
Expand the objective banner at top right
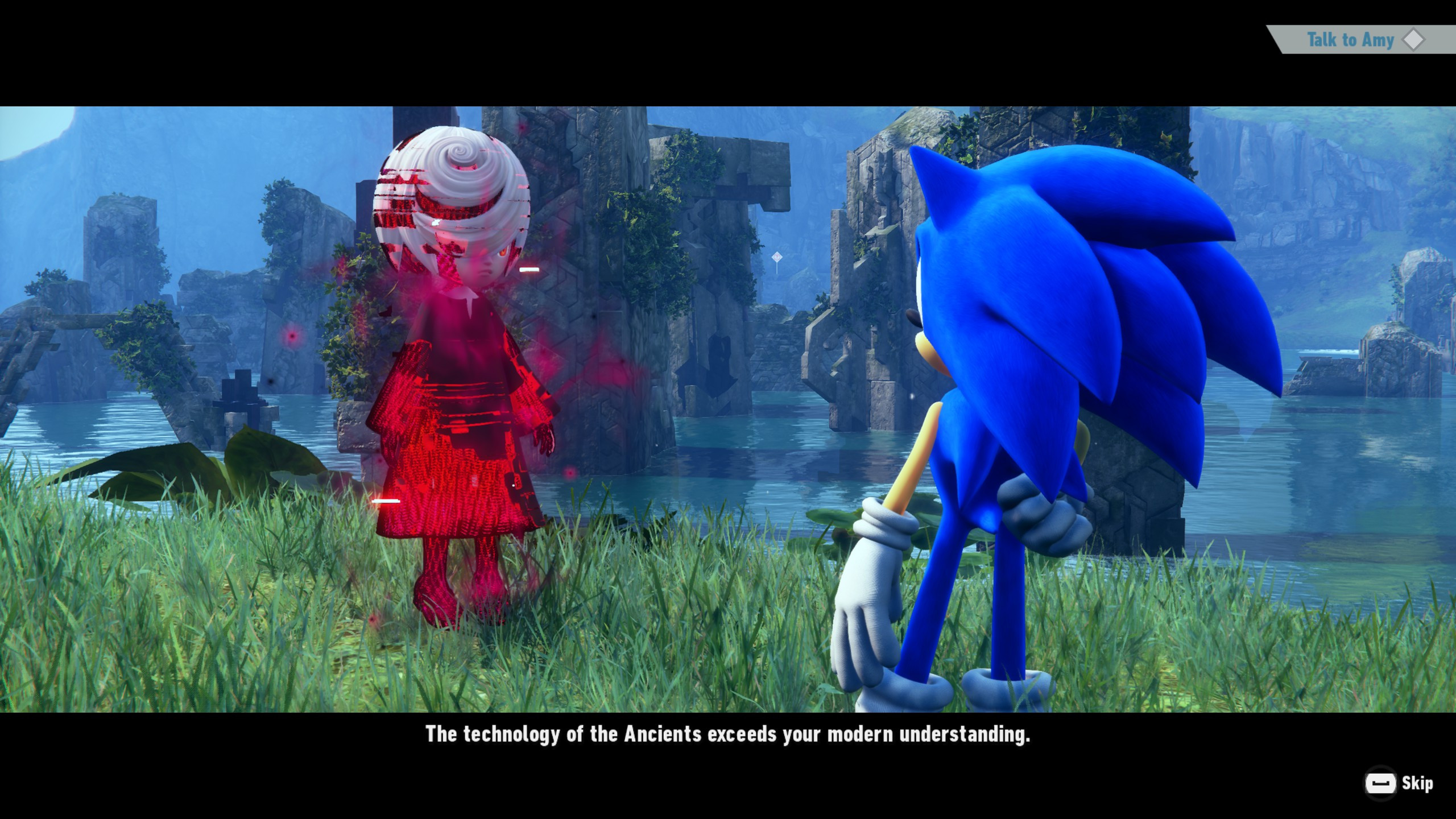pyautogui.click(x=1351, y=39)
